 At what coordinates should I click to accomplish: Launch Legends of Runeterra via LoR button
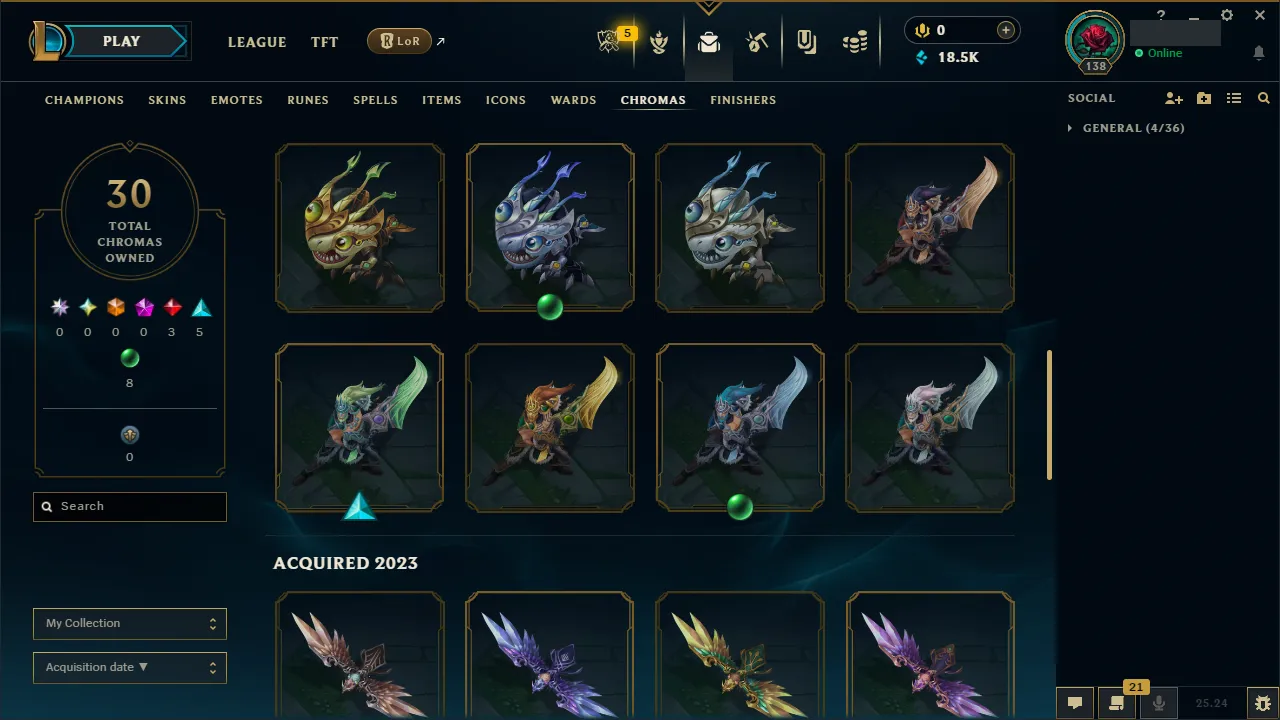(399, 41)
